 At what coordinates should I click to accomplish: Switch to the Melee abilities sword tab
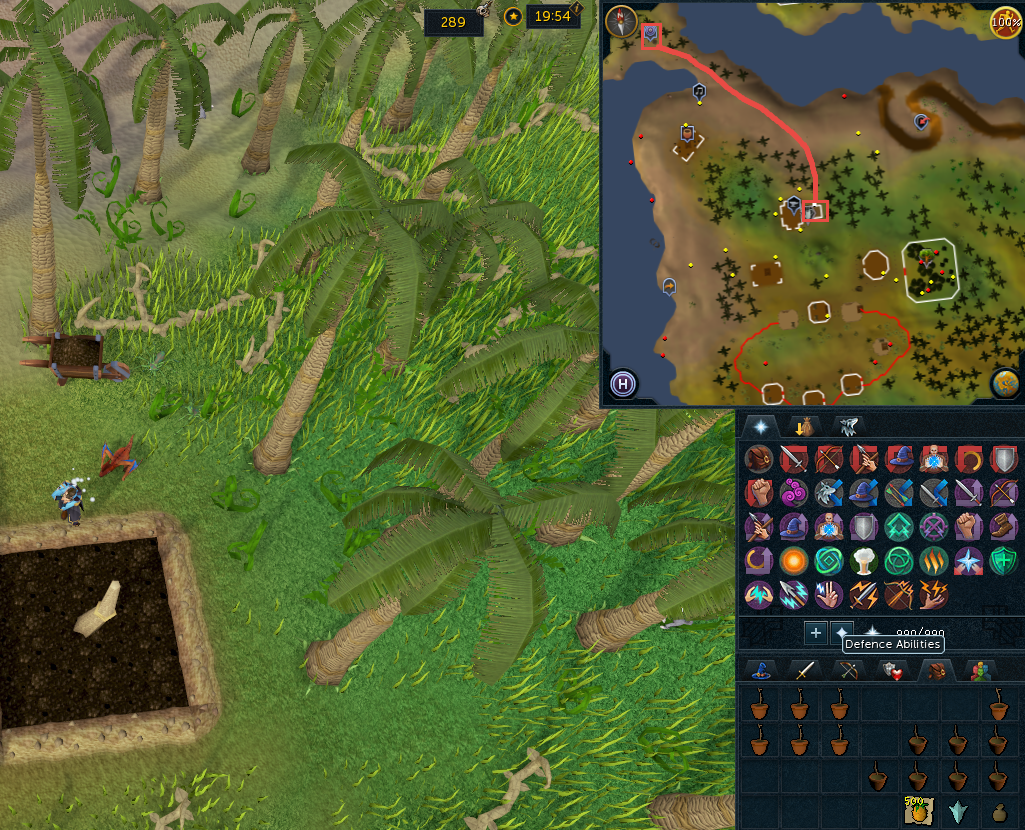805,671
